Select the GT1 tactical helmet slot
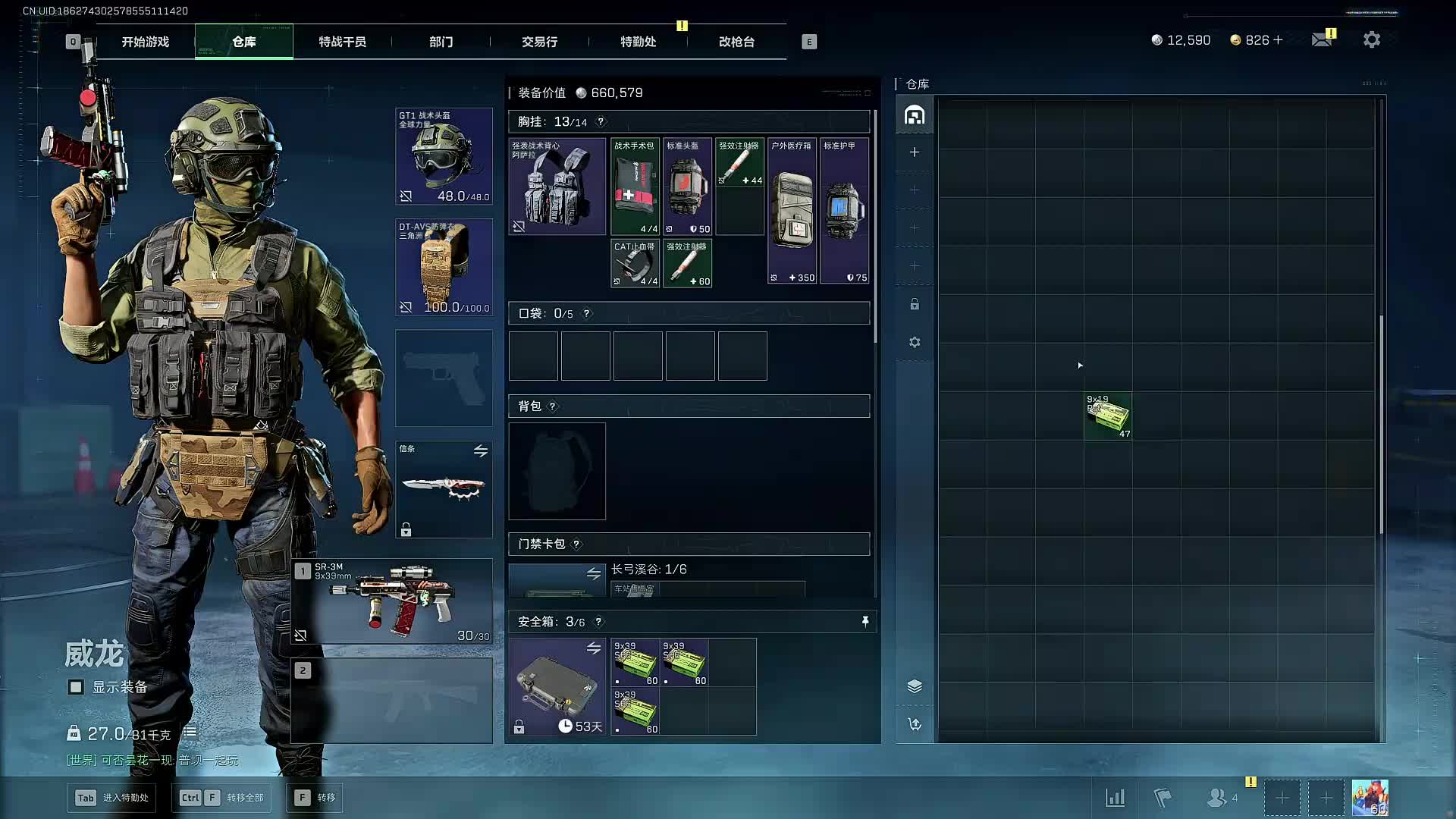This screenshot has height=819, width=1456. click(x=444, y=156)
